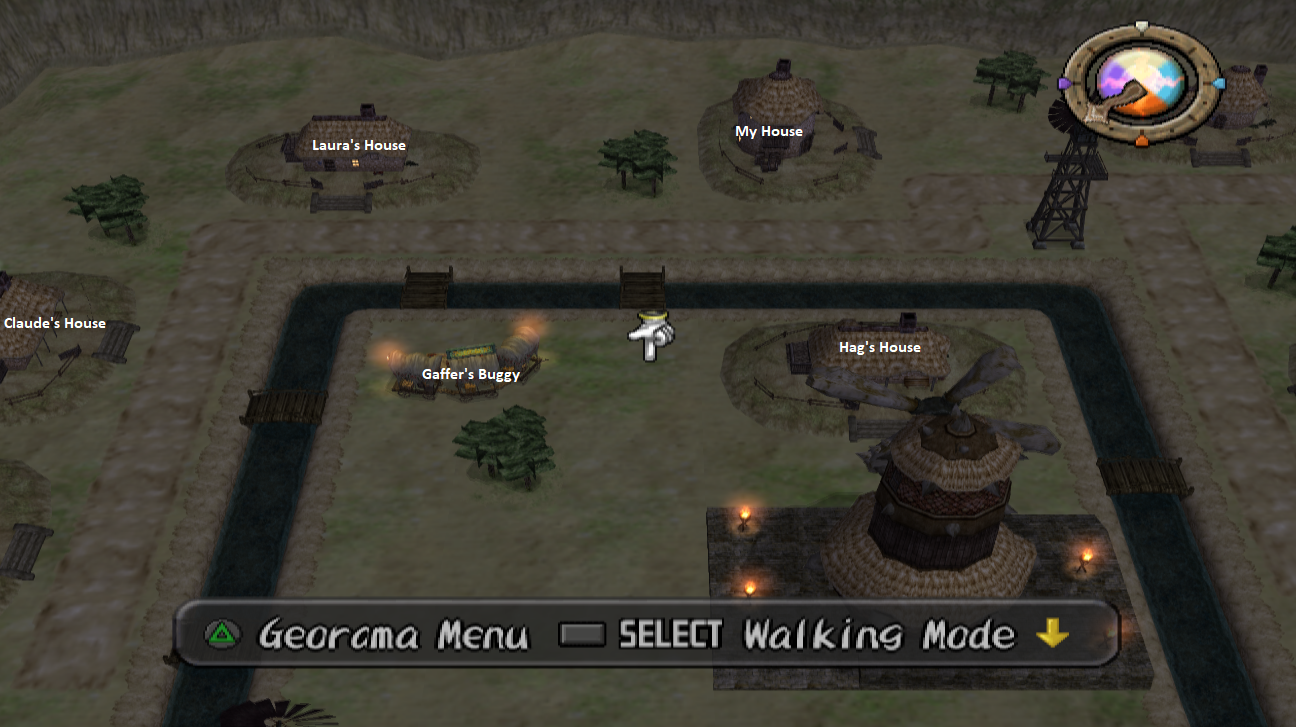Click the orange south marker on compass clock
Screen dimensions: 1296x727
point(1142,141)
